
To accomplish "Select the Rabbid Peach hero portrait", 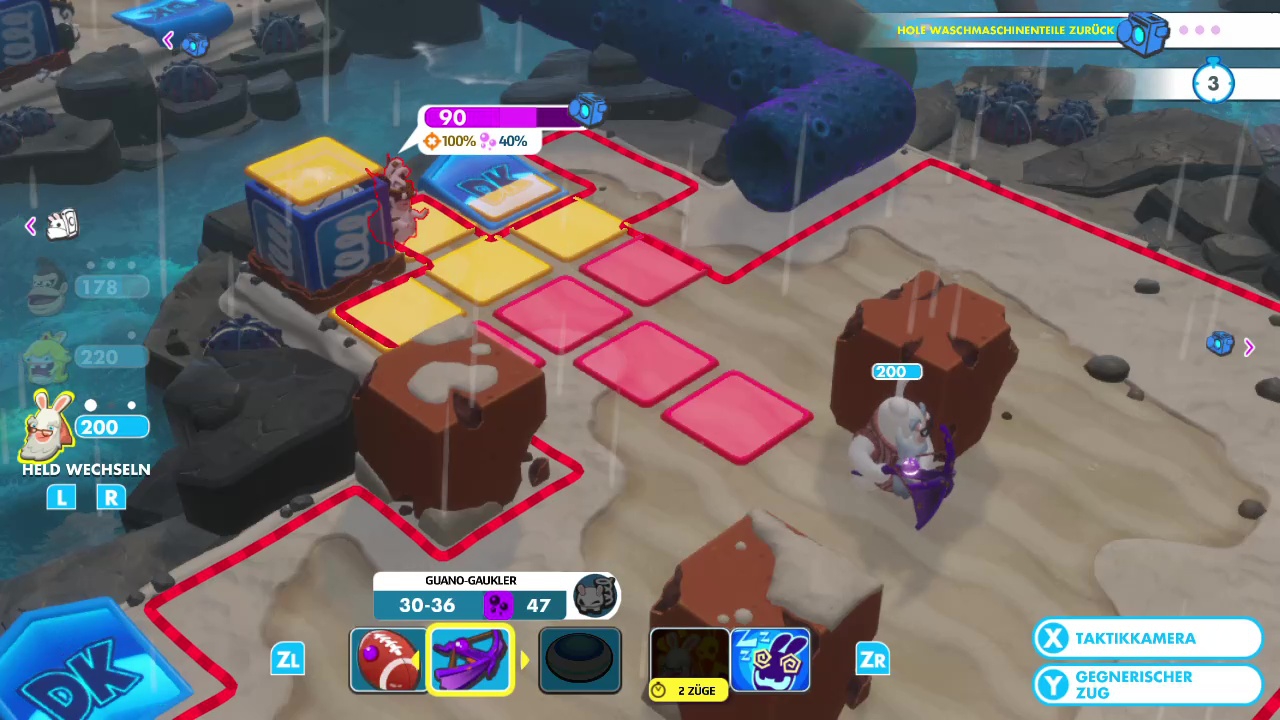I will click(47, 357).
